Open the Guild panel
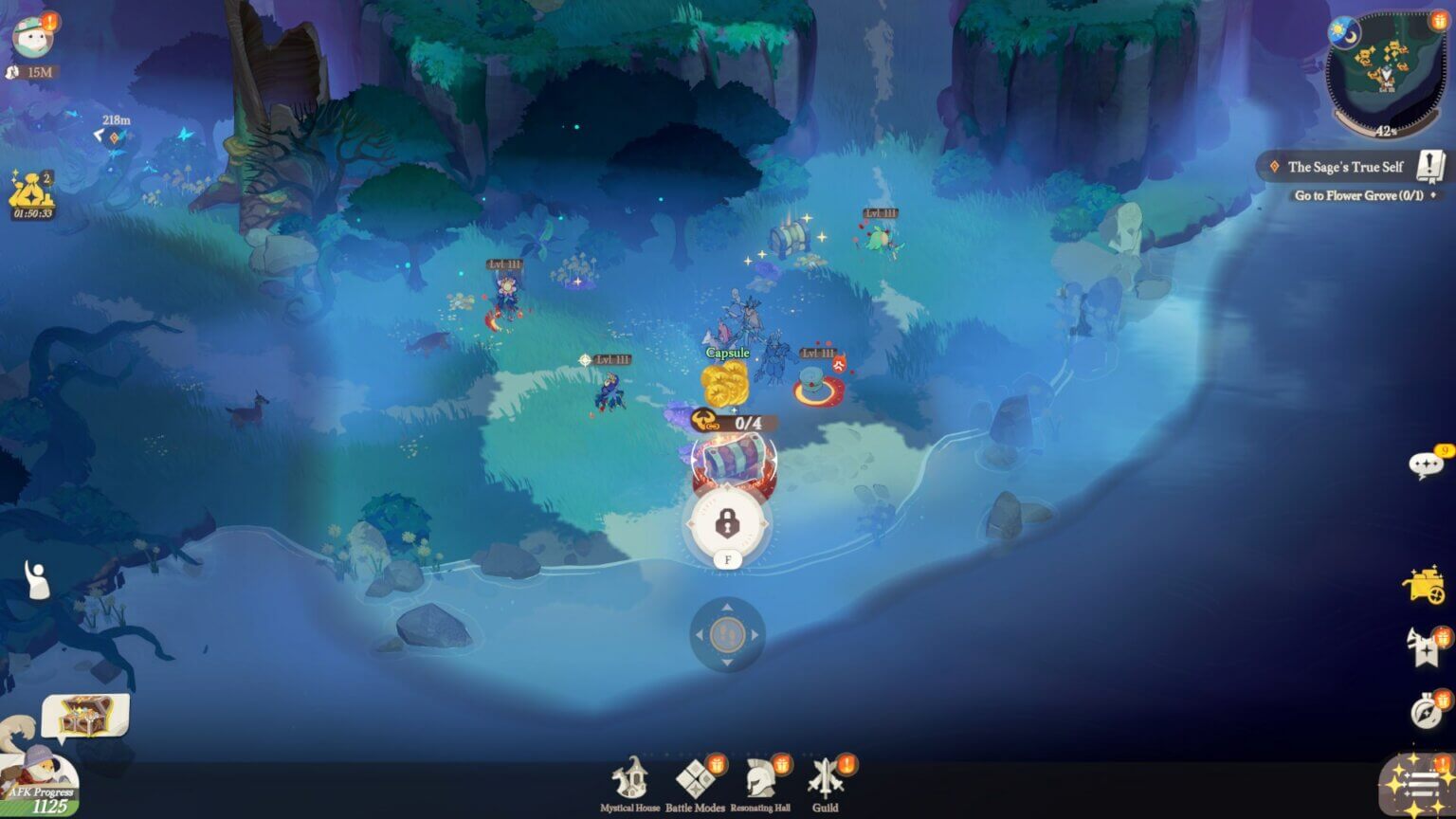The image size is (1456, 819). tap(826, 777)
